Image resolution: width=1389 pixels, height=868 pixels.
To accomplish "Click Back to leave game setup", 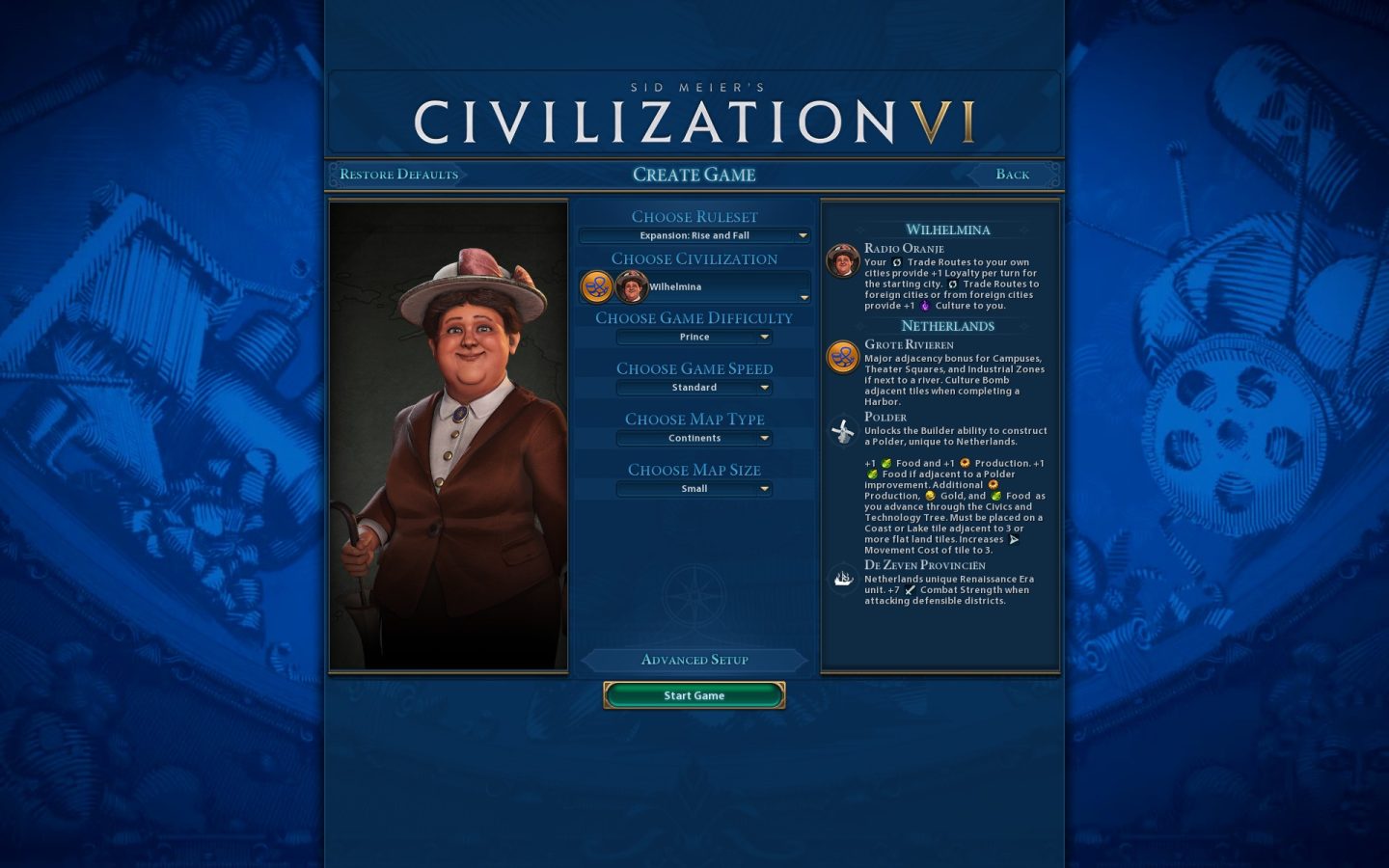I will 1011,174.
